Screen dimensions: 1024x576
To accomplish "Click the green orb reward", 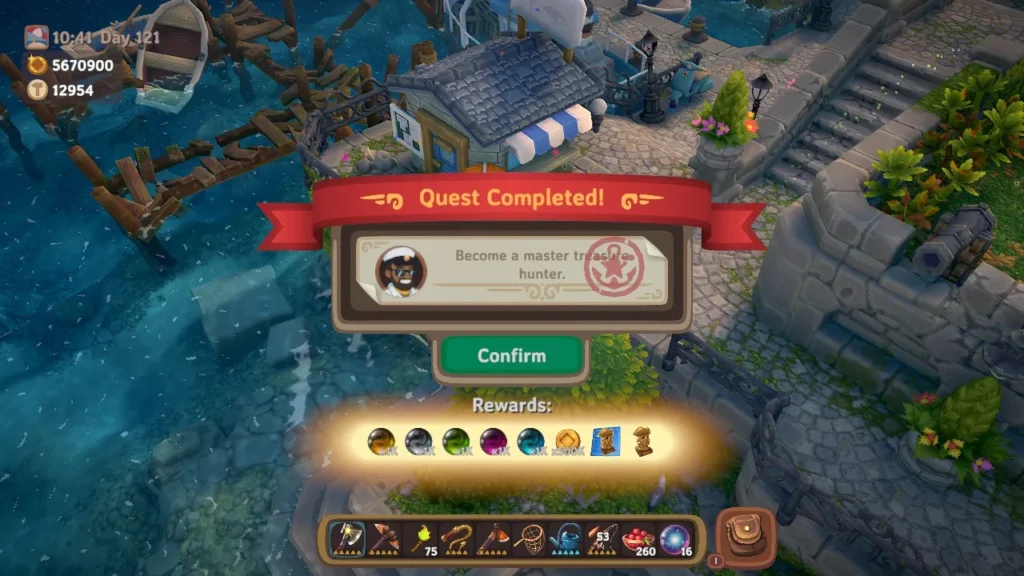I will click(x=456, y=441).
